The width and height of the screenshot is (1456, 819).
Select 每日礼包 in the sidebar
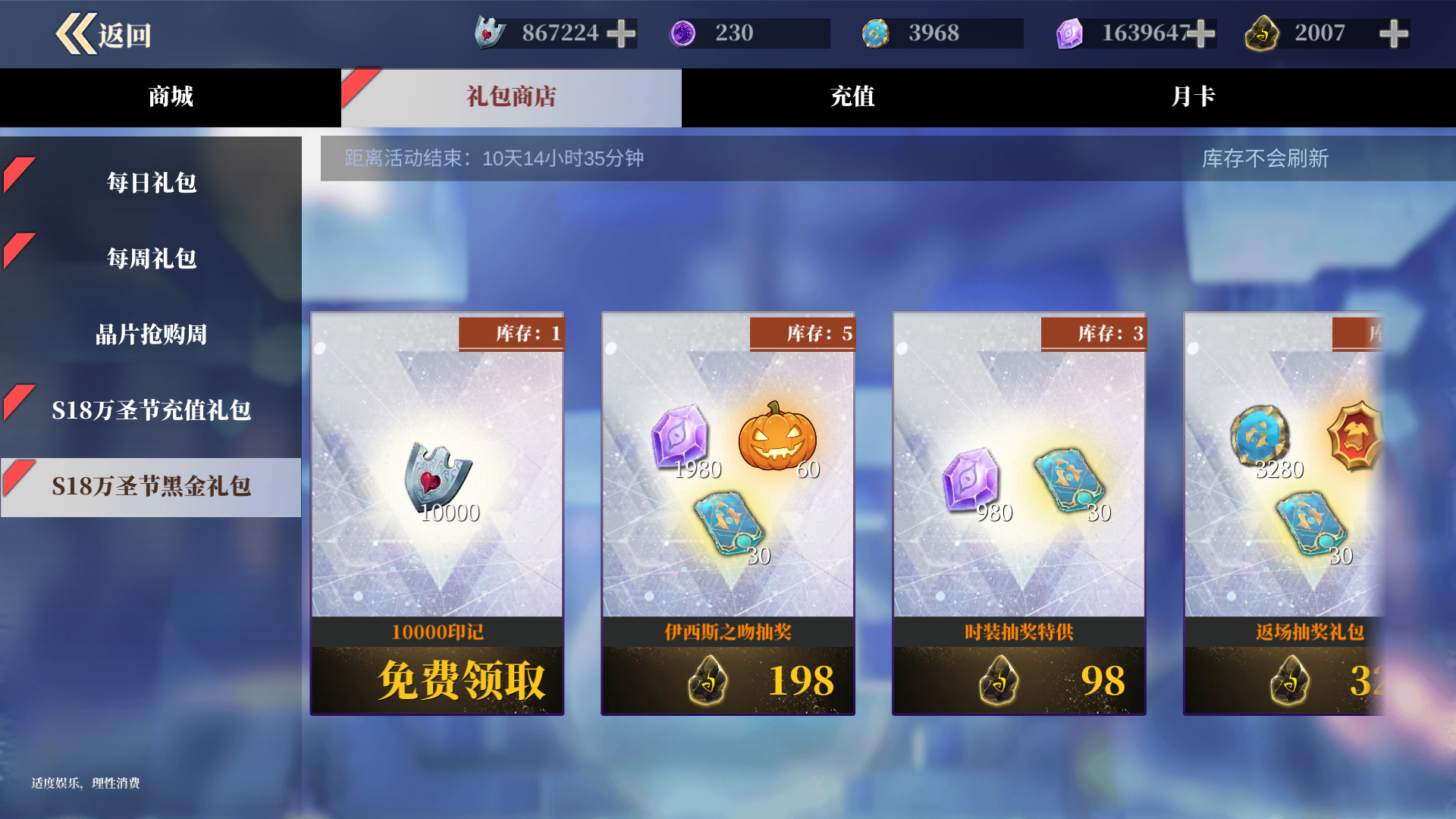click(x=151, y=182)
